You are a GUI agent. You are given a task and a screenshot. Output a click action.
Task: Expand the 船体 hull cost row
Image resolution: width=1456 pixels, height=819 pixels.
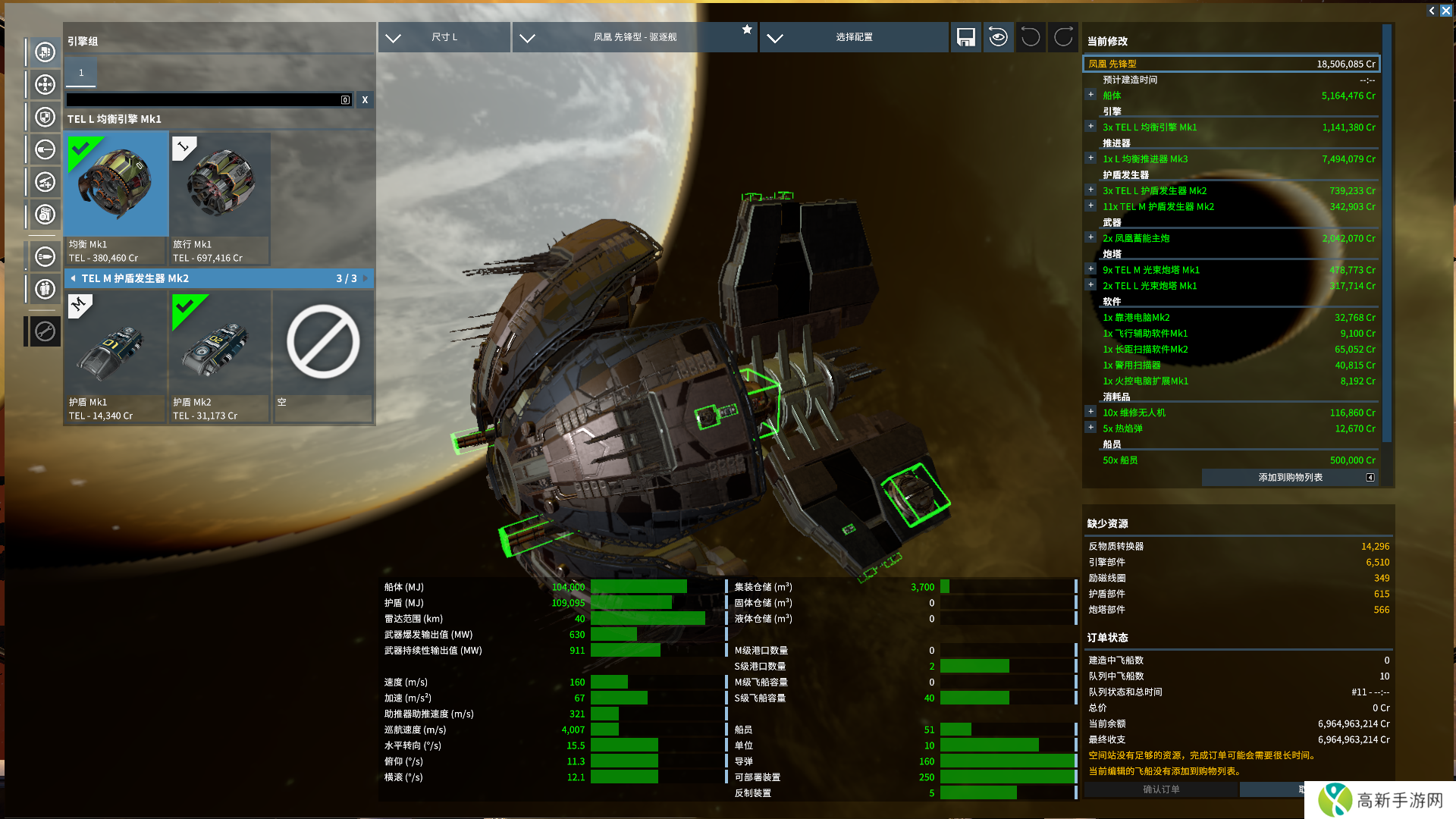pyautogui.click(x=1090, y=96)
